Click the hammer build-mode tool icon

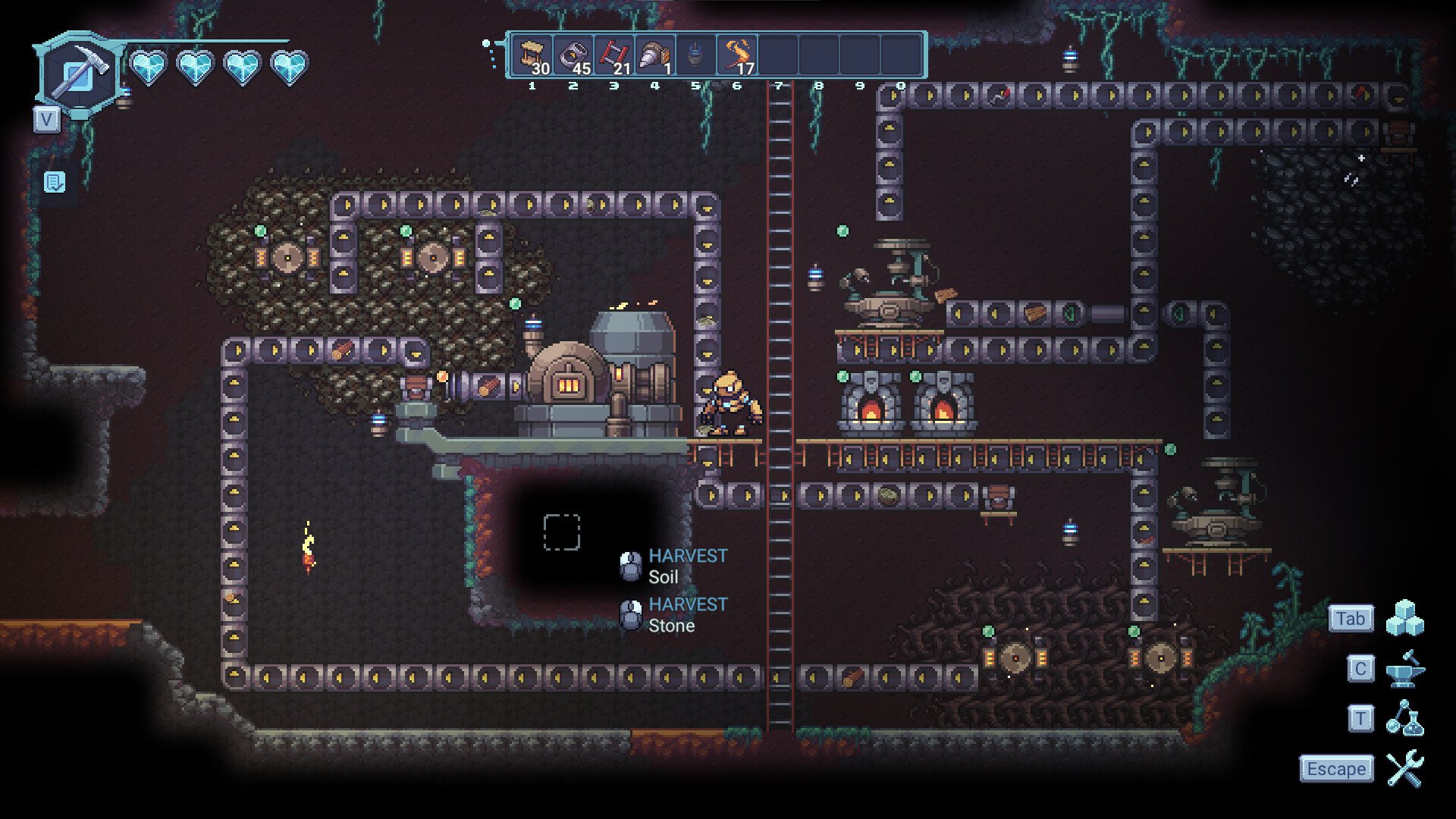78,74
